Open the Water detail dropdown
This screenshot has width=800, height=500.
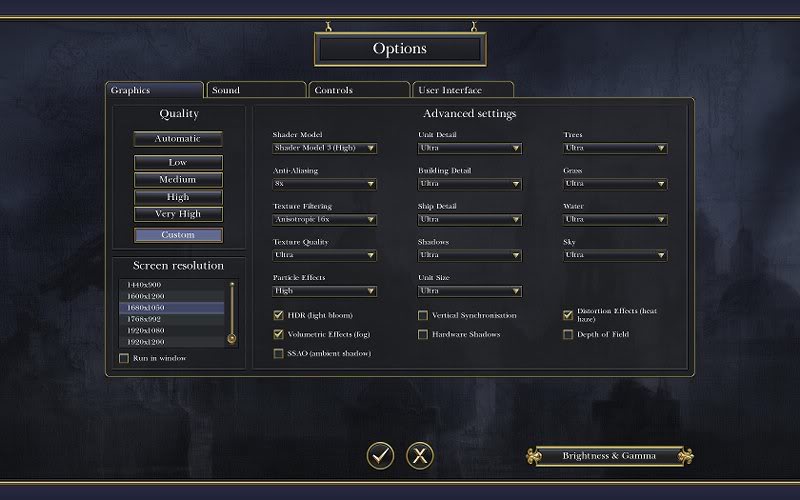[x=615, y=219]
